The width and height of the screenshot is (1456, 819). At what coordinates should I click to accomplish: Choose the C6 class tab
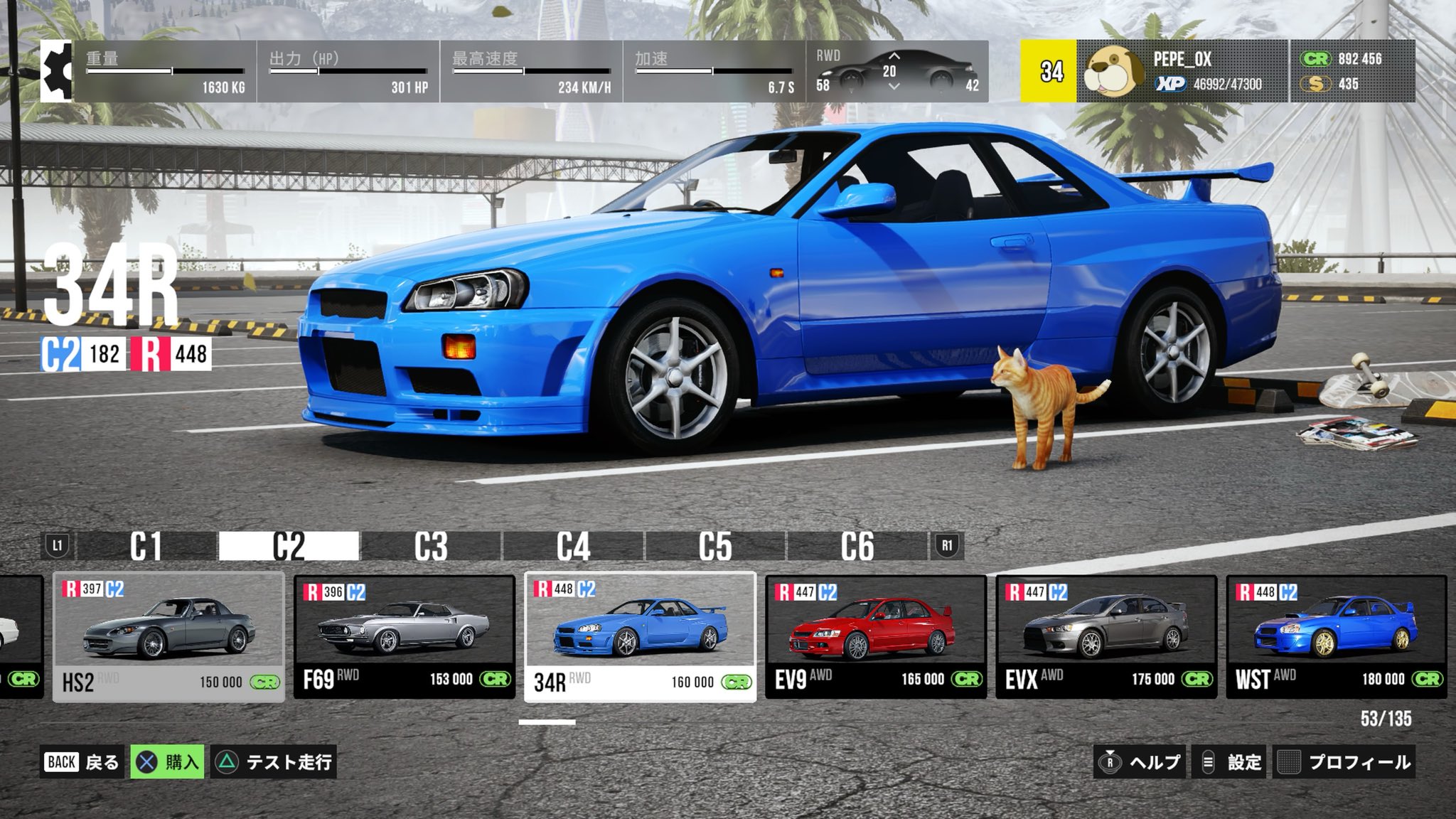pos(857,546)
